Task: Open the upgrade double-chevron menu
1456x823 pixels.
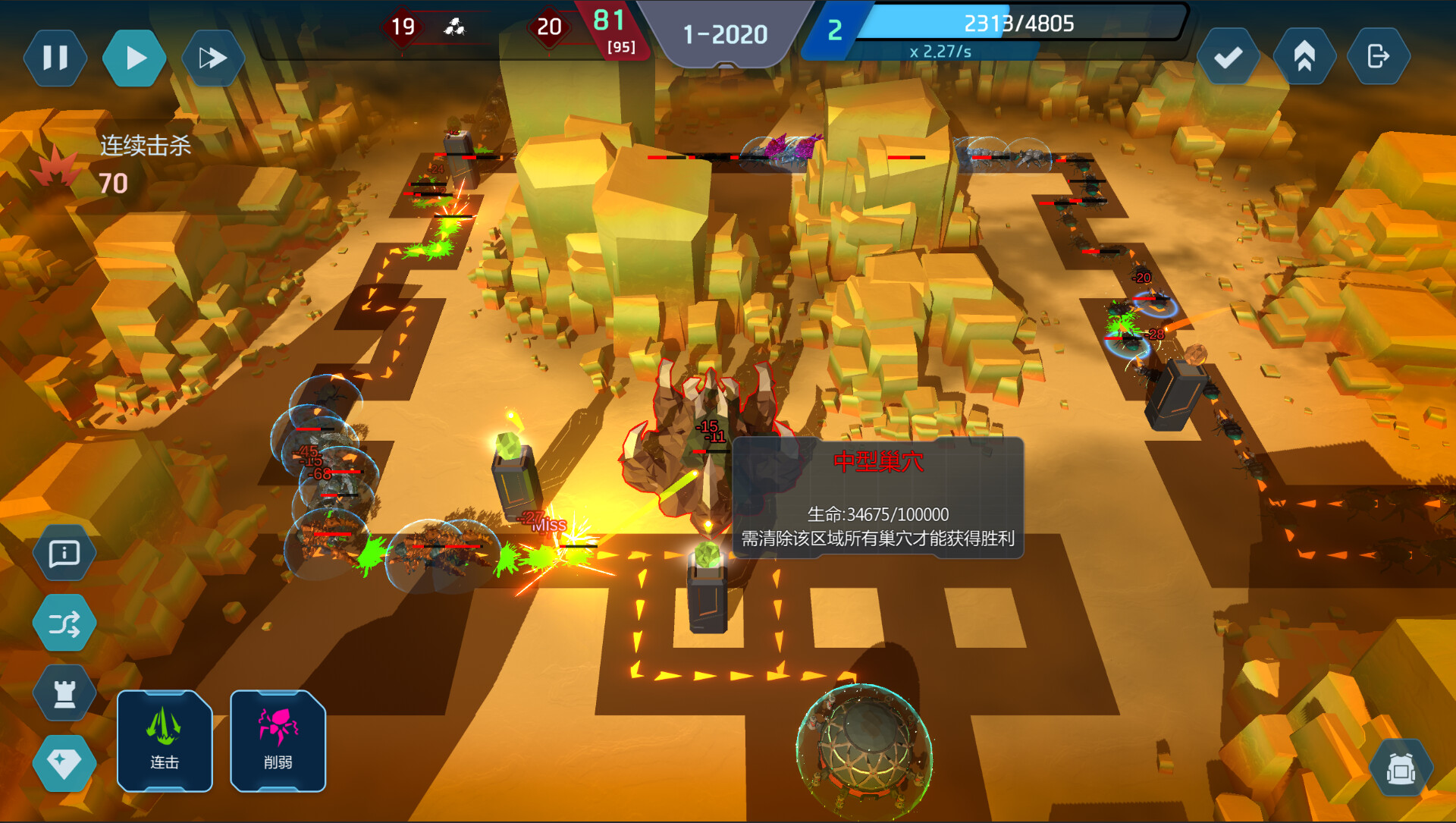Action: coord(1304,57)
